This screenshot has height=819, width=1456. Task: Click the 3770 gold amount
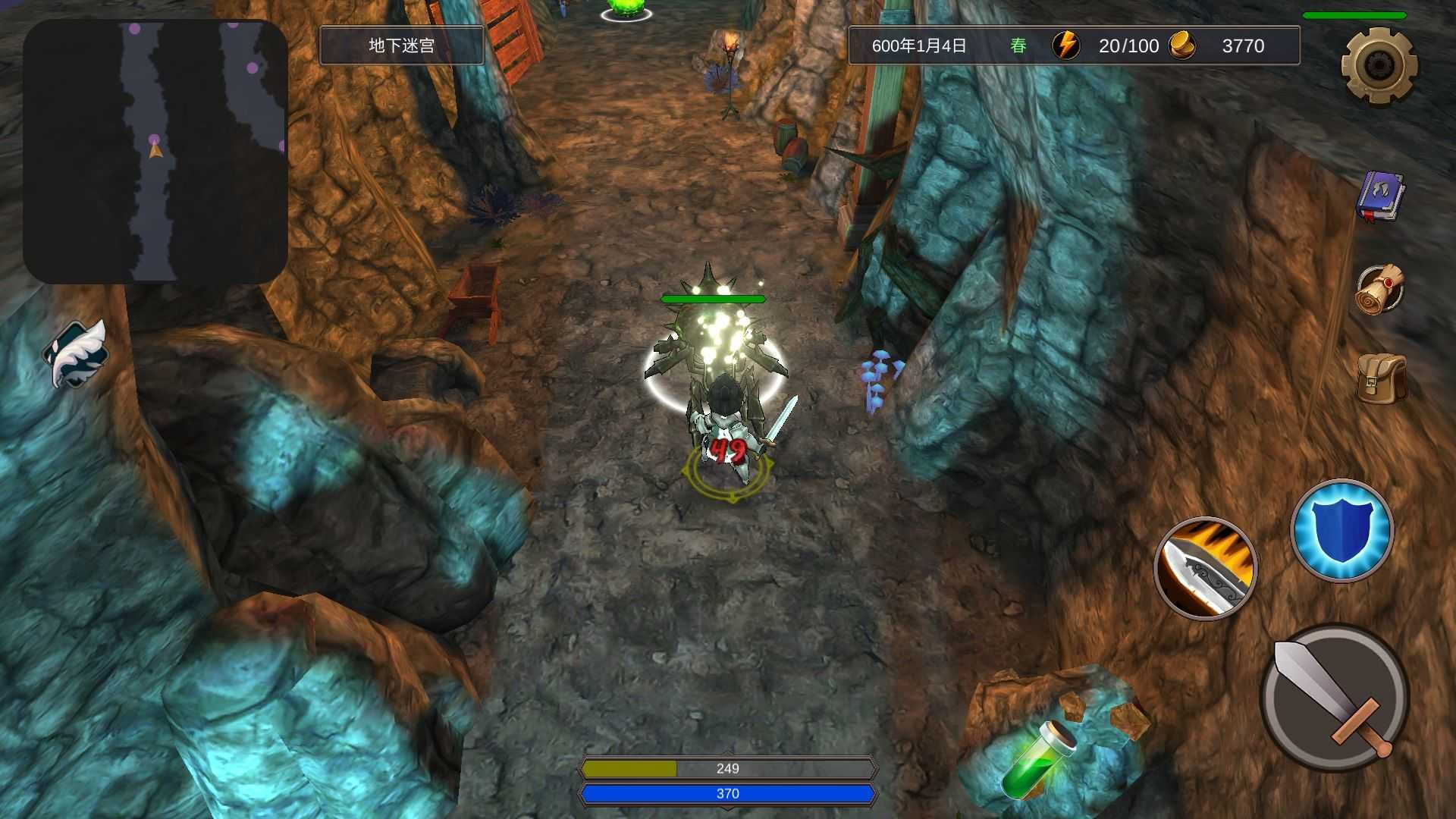click(1244, 45)
